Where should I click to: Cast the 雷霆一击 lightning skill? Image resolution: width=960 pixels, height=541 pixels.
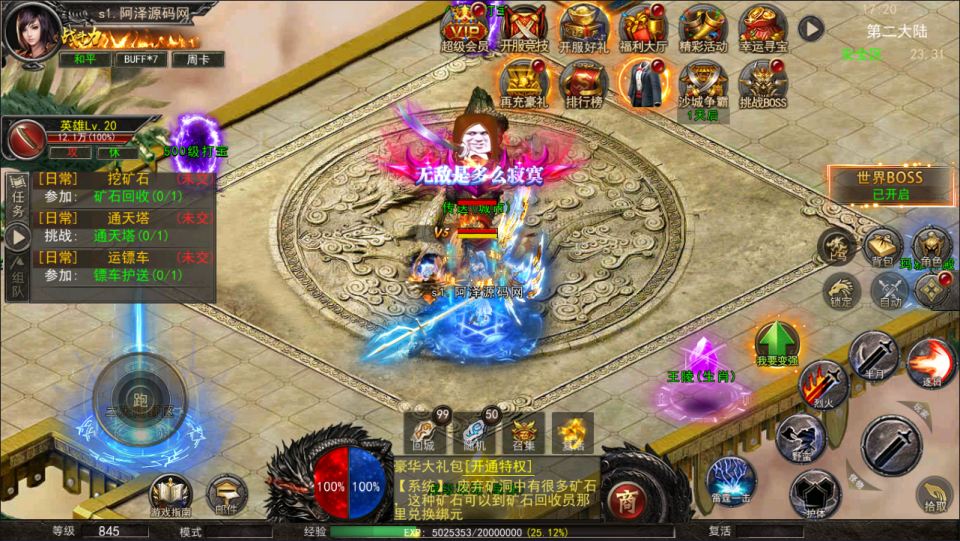click(731, 478)
